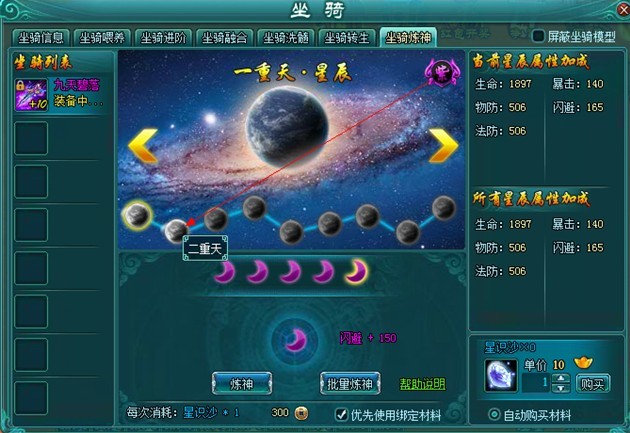Image resolution: width=630 pixels, height=433 pixels.
Task: Click the left yellow arrow on the galaxy view
Action: (143, 145)
